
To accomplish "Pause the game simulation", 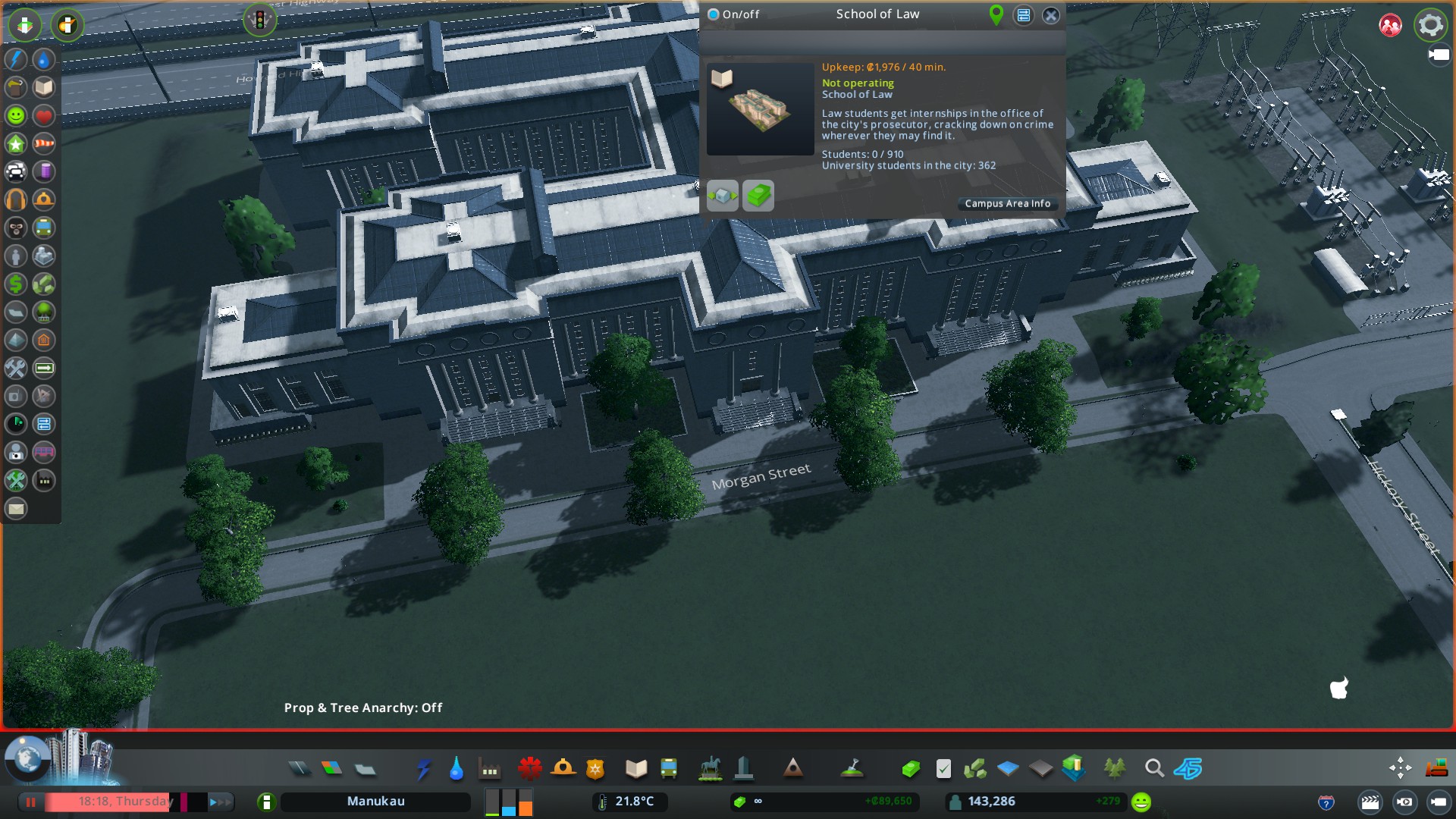I will [x=31, y=802].
